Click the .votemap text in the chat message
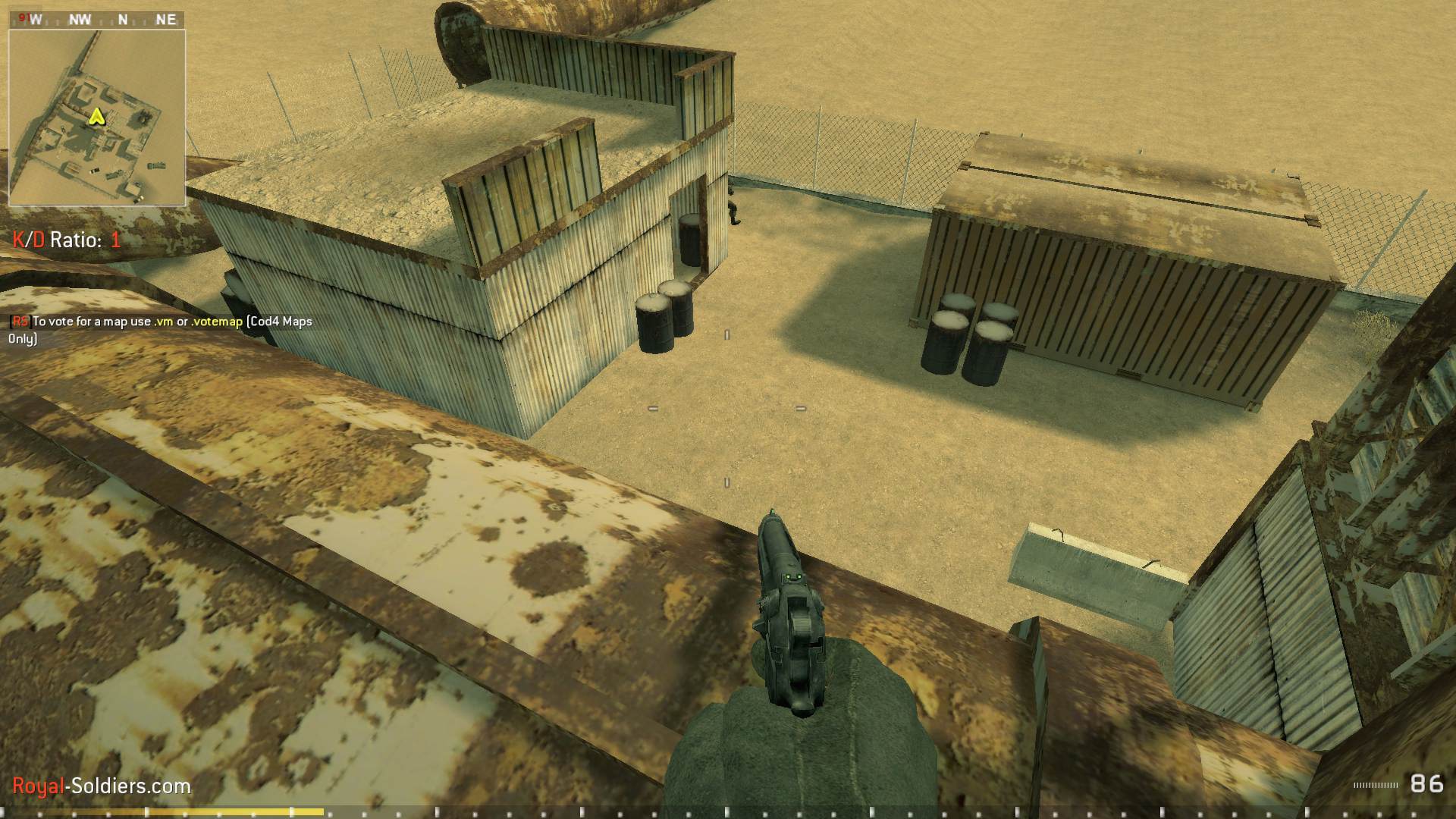 pos(216,322)
